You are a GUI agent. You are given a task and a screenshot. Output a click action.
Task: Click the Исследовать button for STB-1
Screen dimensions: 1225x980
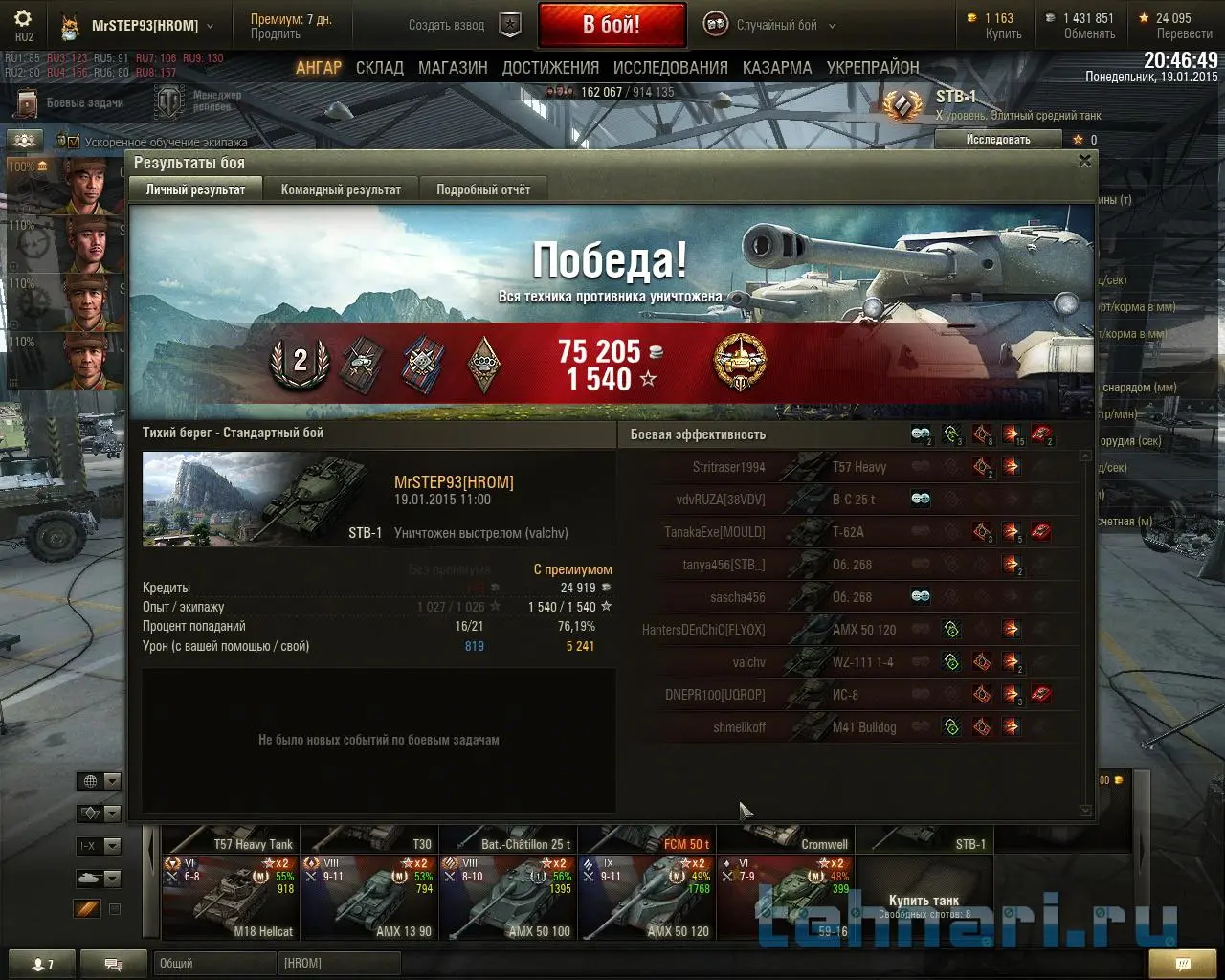coord(998,140)
